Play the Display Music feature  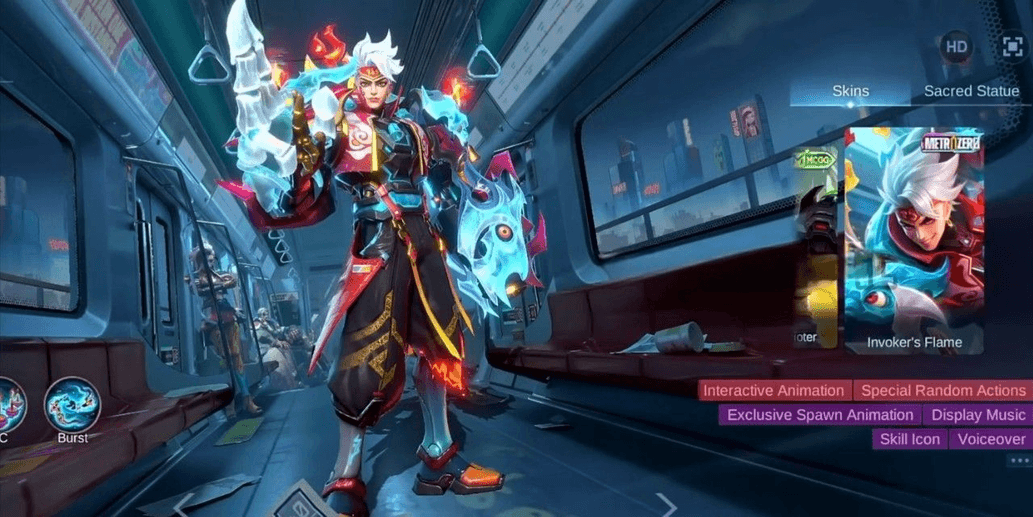(978, 415)
